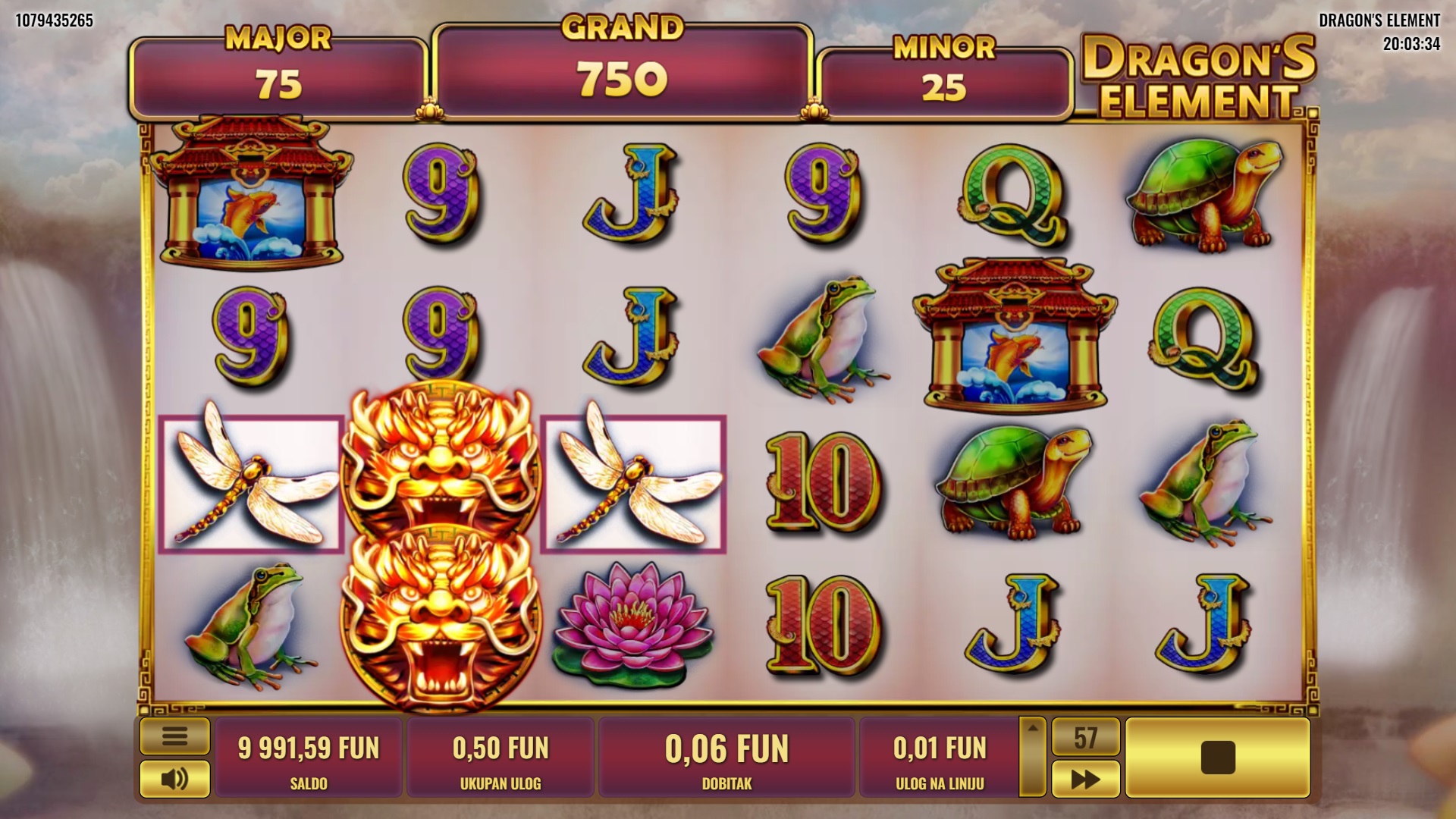Screen dimensions: 1456x819
Task: Select the Ulog na liniju bet field
Action: [940, 757]
